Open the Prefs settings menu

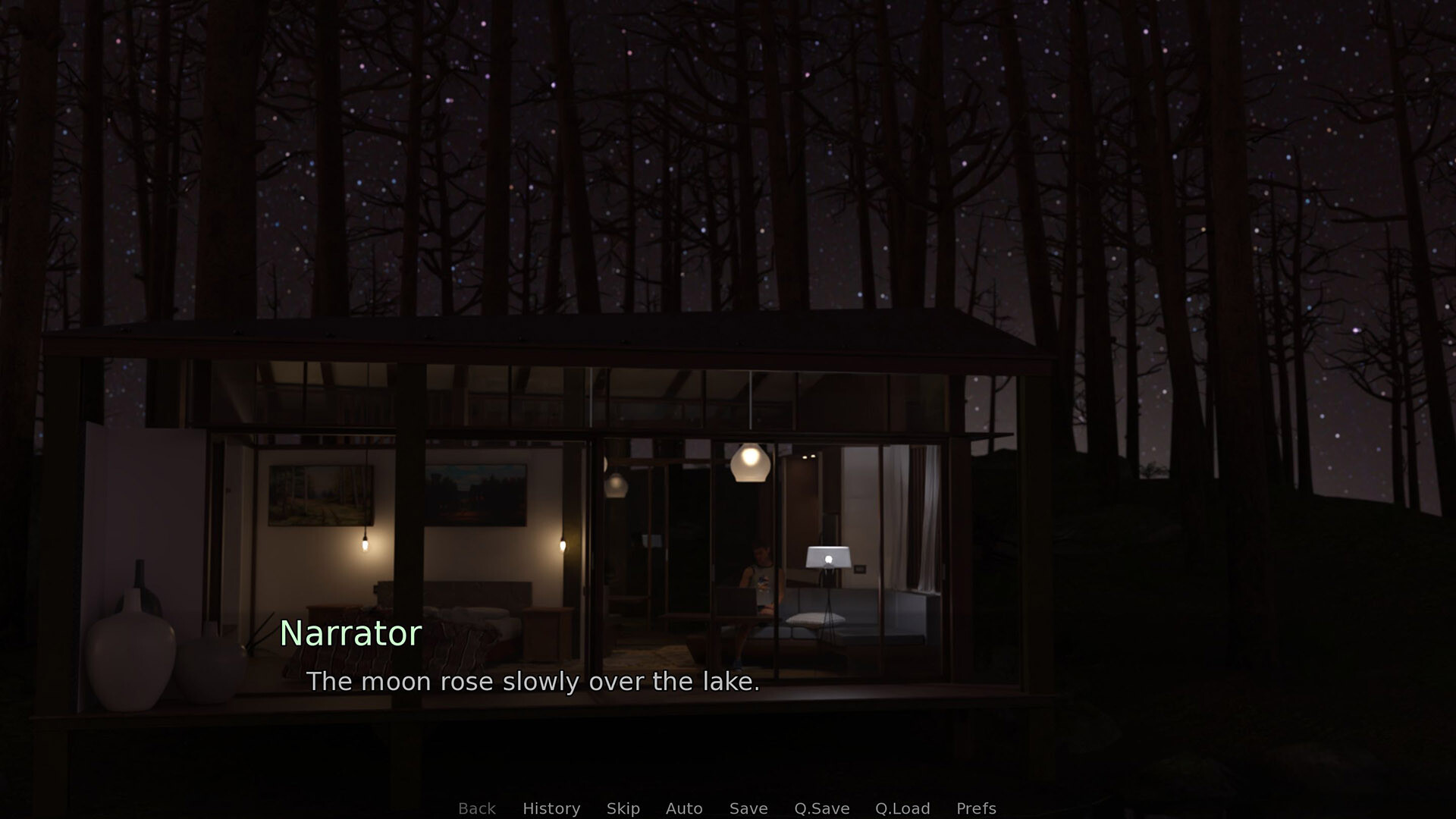[976, 808]
